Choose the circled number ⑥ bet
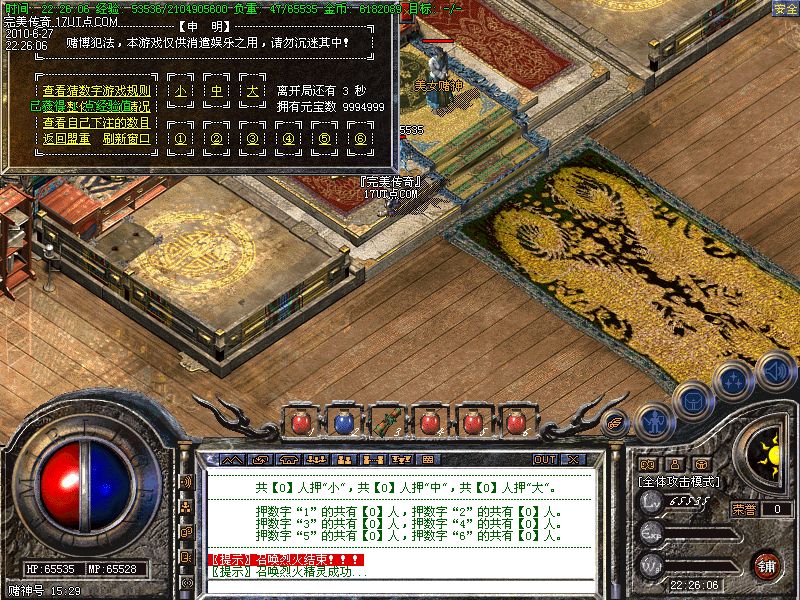Image resolution: width=800 pixels, height=600 pixels. [360, 138]
